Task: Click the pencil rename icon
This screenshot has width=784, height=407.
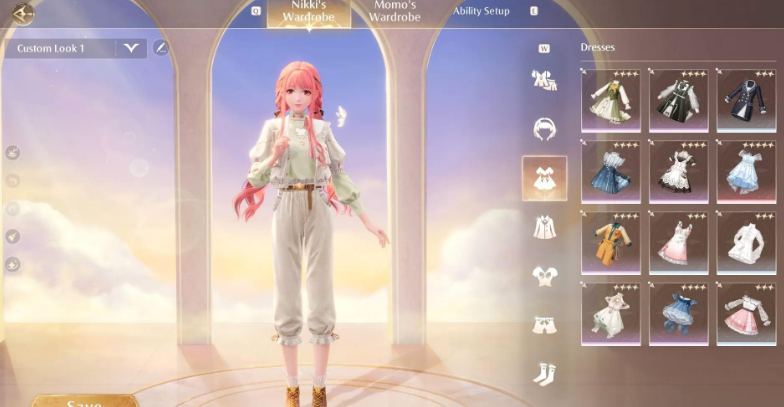Action: (161, 48)
